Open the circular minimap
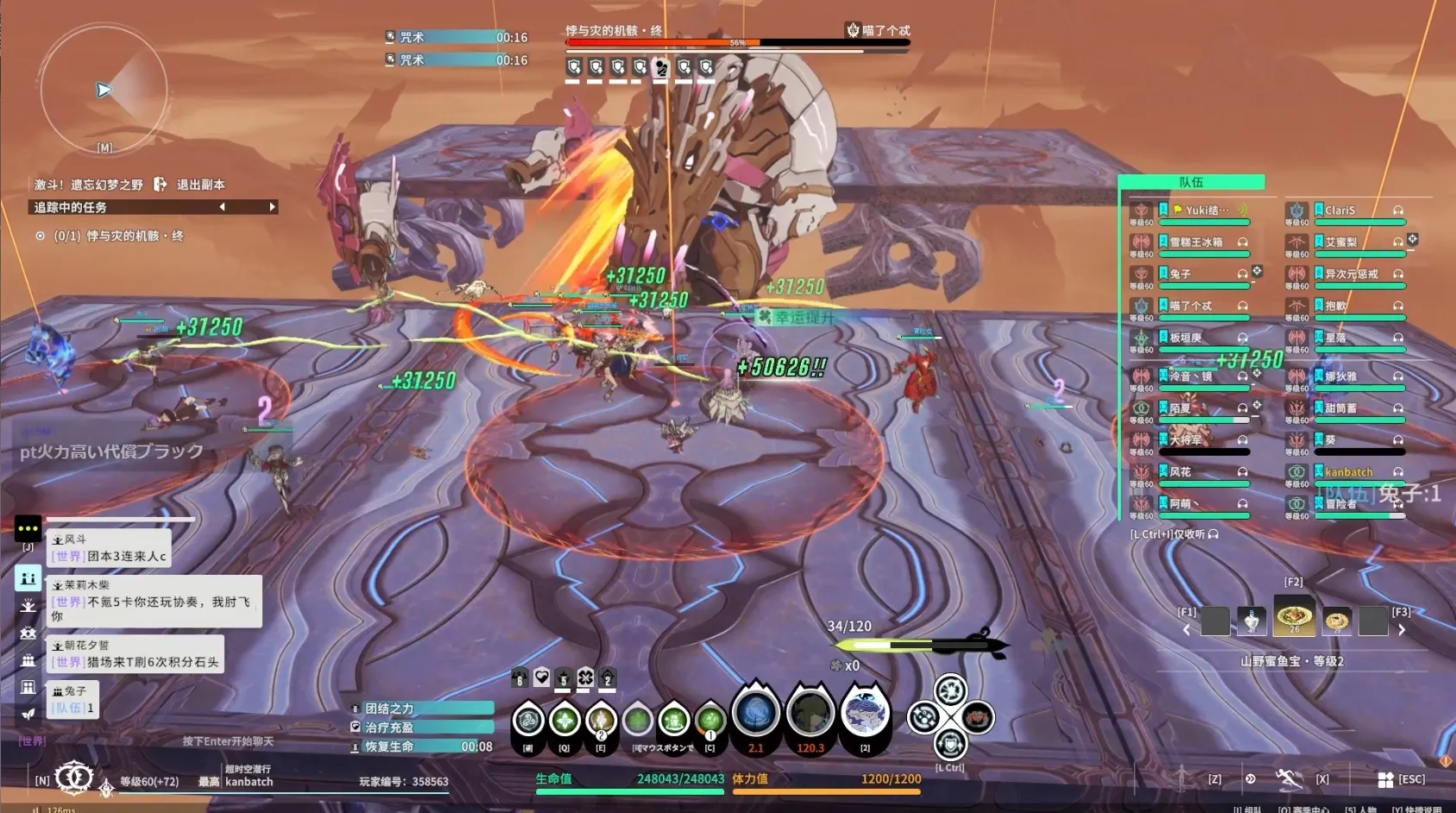Viewport: 1456px width, 813px height. pyautogui.click(x=104, y=89)
